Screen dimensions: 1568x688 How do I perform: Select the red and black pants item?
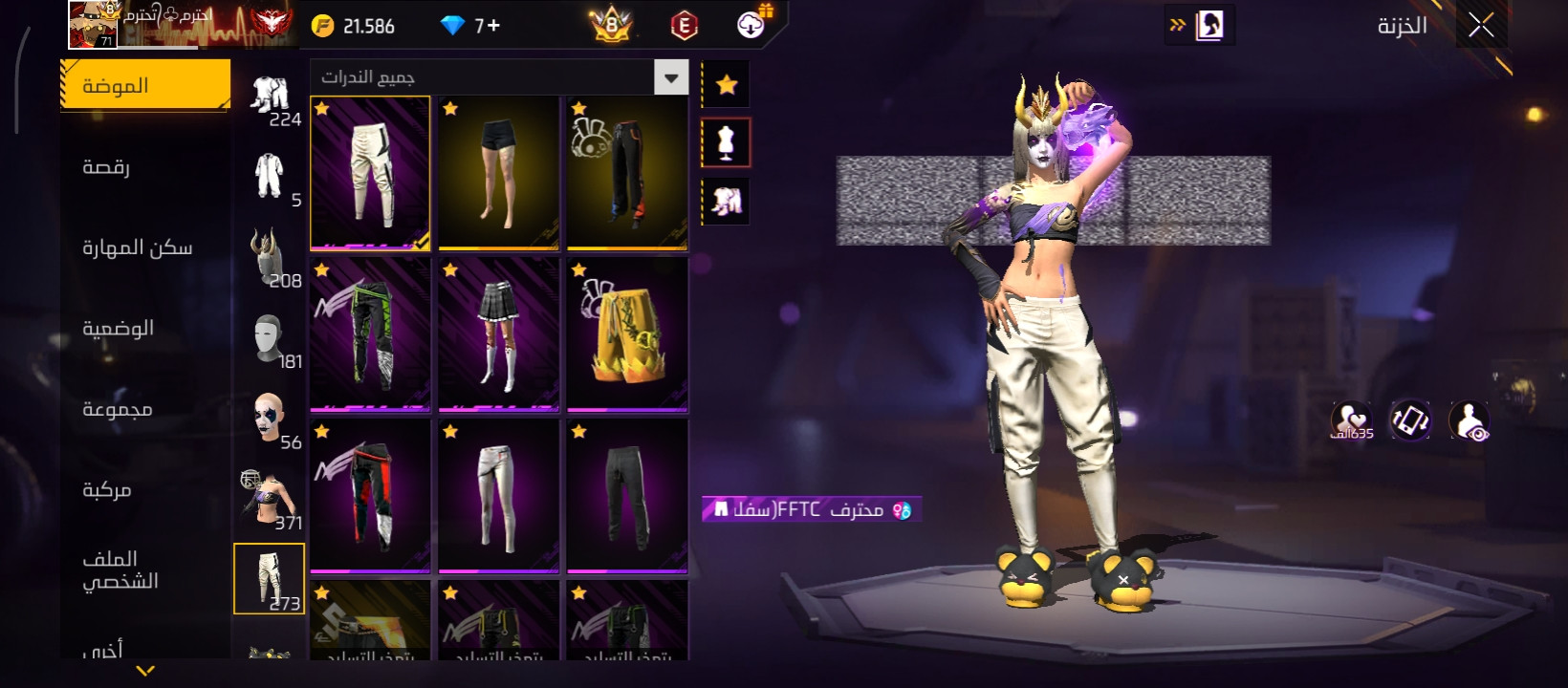click(370, 496)
